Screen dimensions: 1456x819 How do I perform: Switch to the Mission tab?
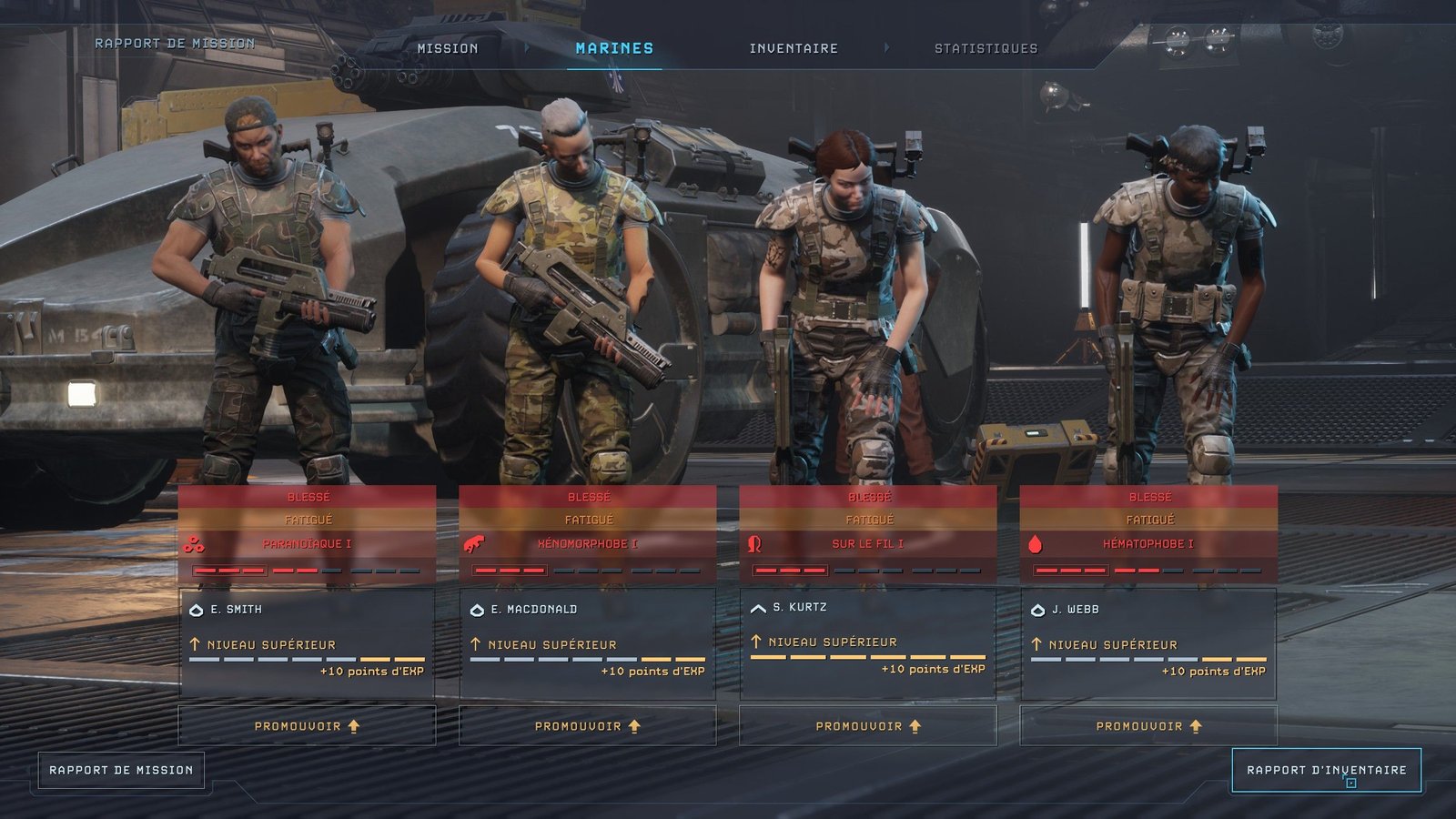pyautogui.click(x=447, y=48)
